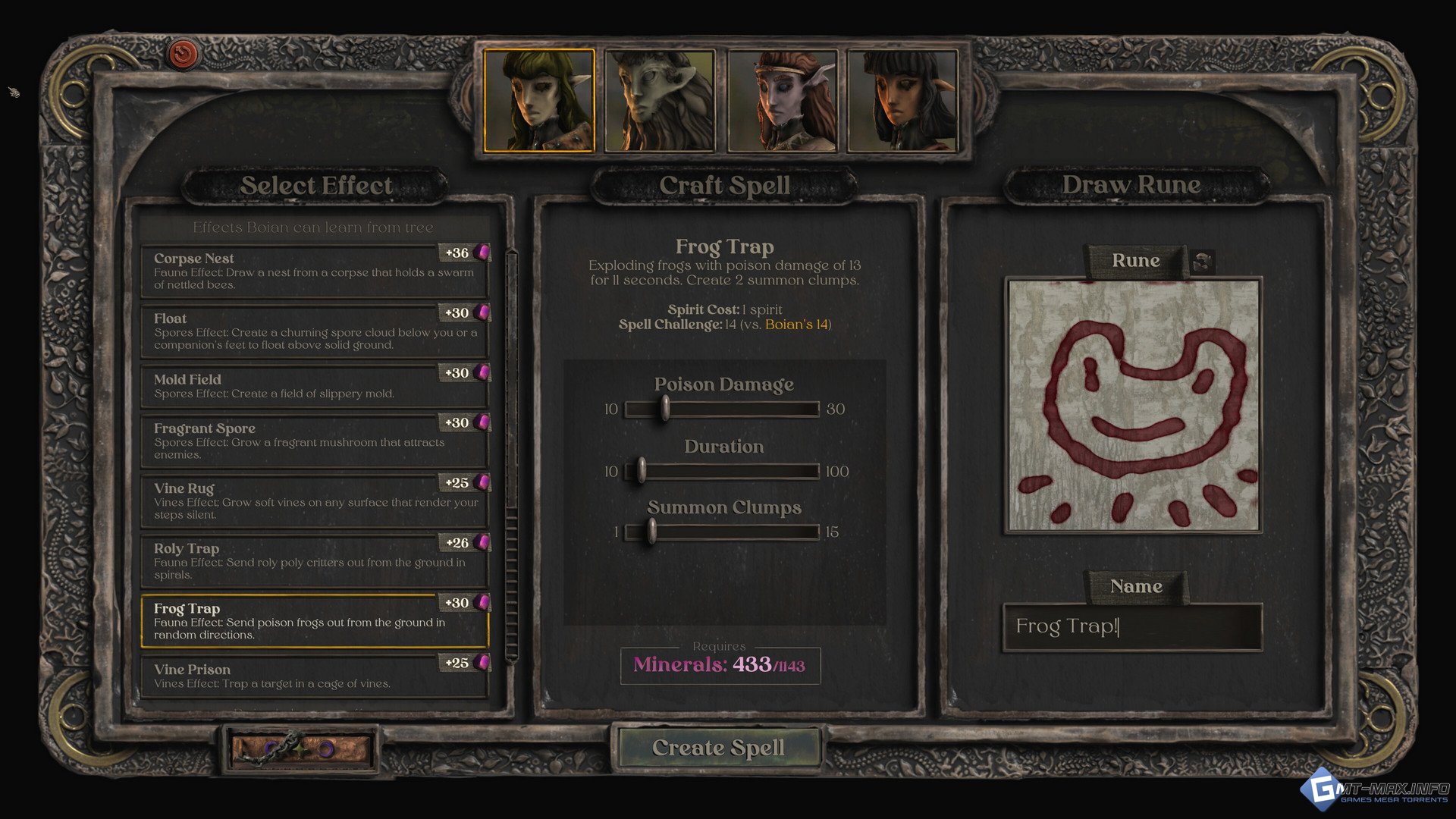Screen dimensions: 1456x819
Task: Click the Frog Trap effect entry
Action: [314, 621]
